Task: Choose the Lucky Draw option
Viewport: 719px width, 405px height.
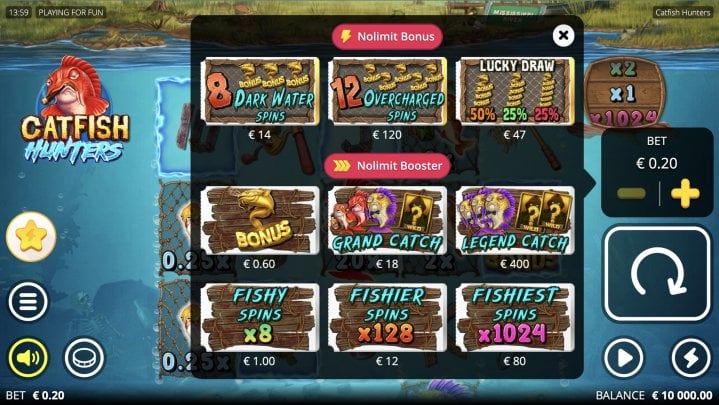Action: pos(514,91)
